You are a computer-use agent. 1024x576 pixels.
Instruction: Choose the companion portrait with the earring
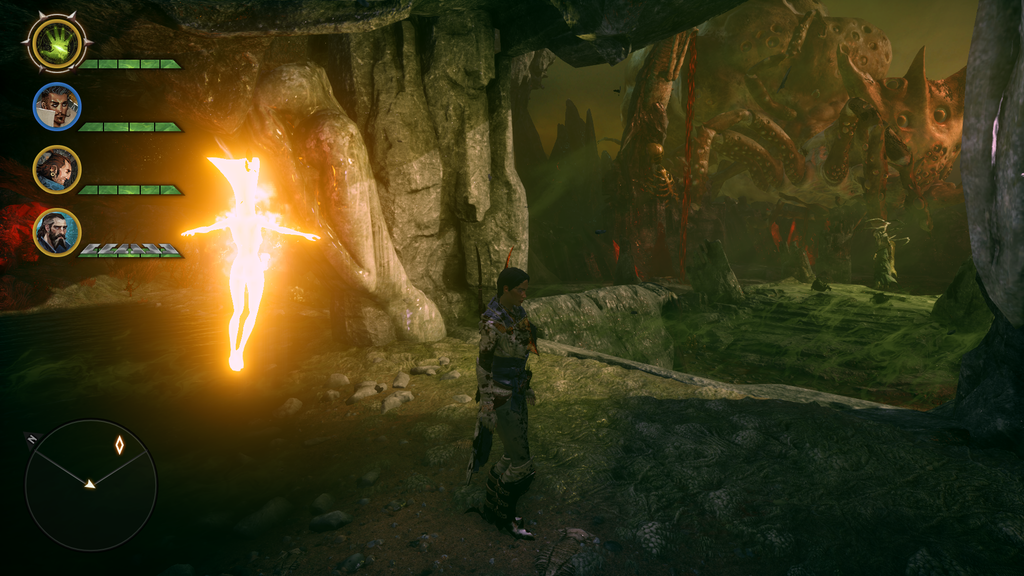56,170
